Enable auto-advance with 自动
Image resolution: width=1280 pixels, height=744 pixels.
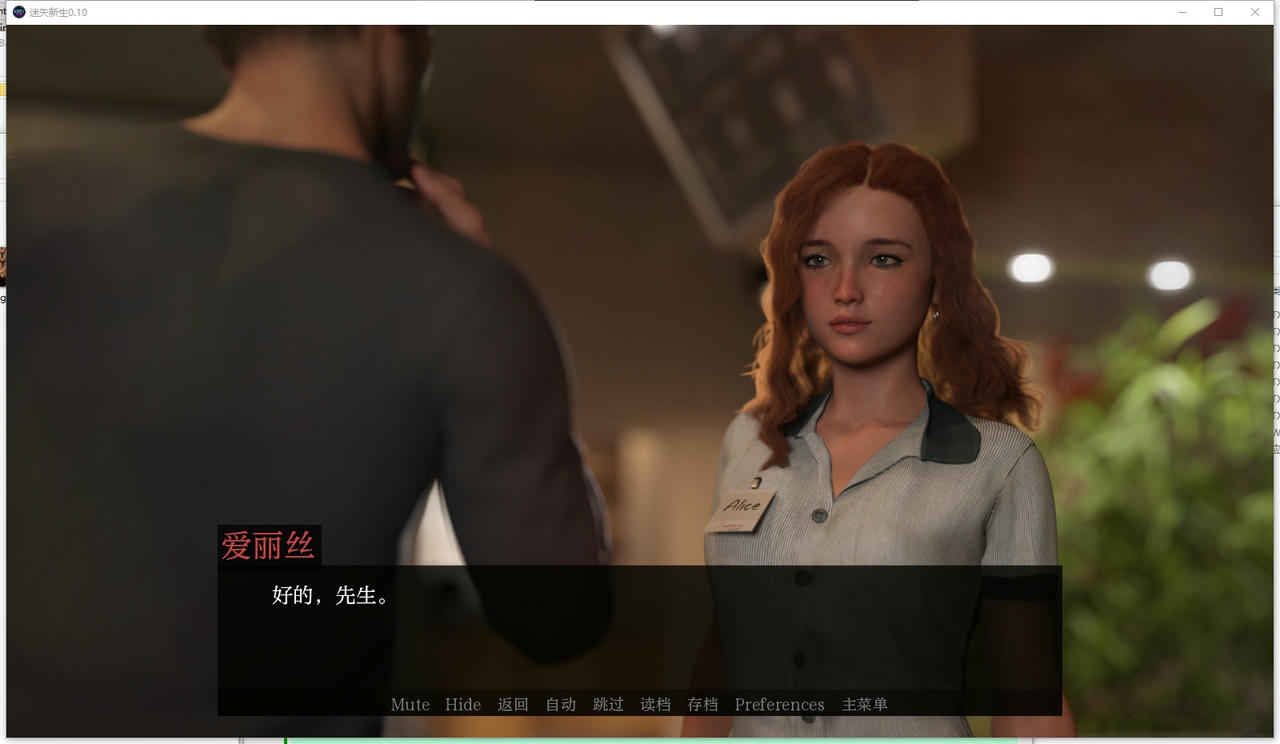tap(560, 704)
